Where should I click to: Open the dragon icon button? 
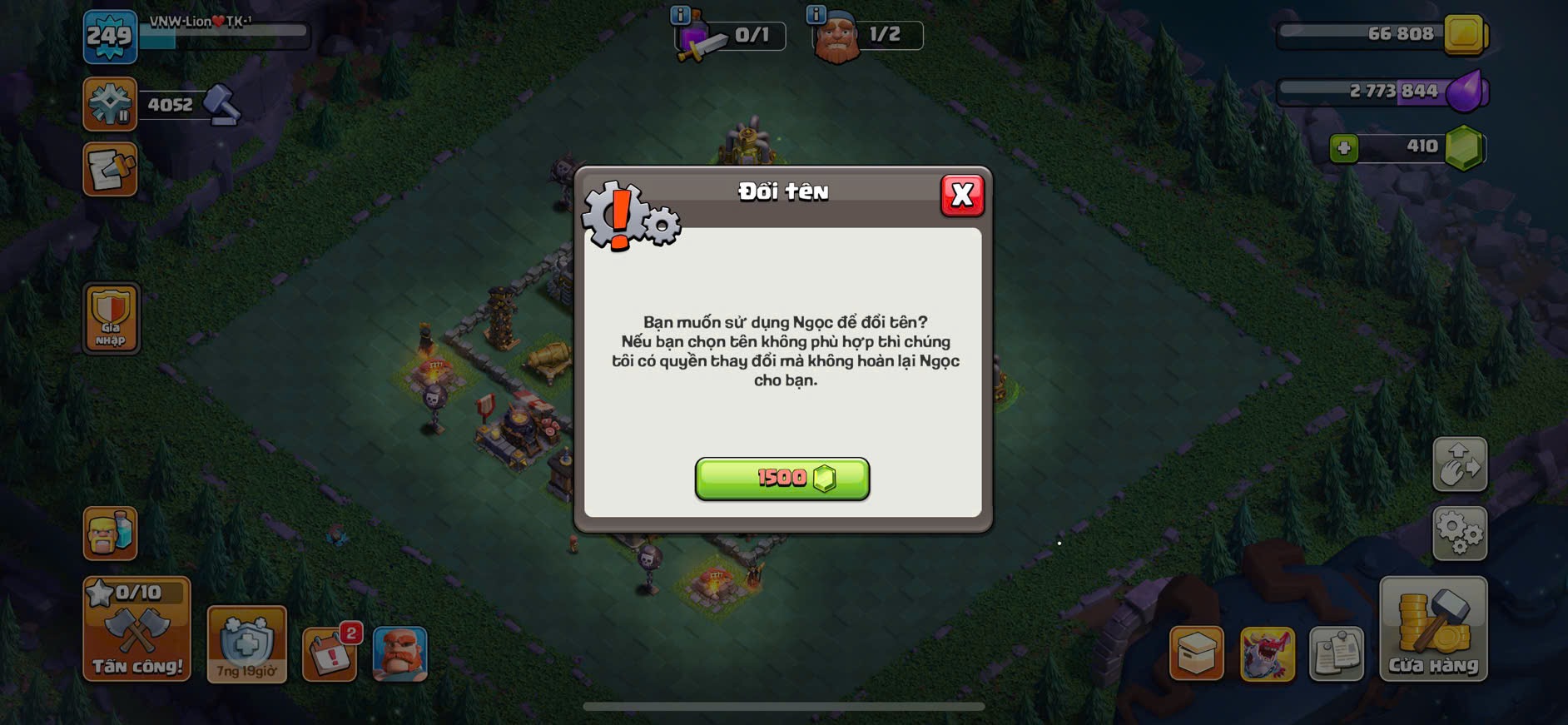tap(1267, 653)
